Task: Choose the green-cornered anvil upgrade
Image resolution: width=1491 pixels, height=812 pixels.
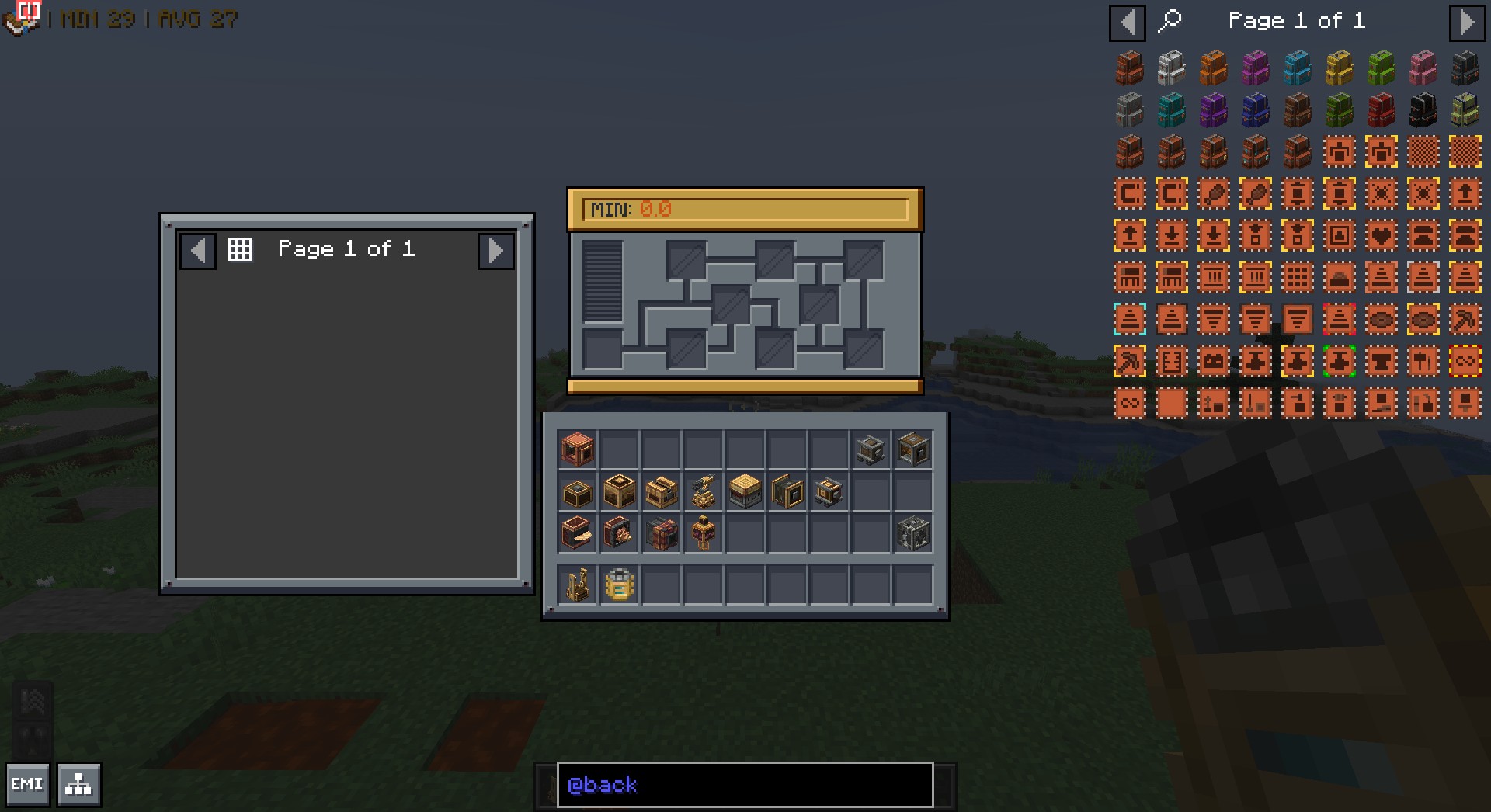Action: (x=1339, y=361)
